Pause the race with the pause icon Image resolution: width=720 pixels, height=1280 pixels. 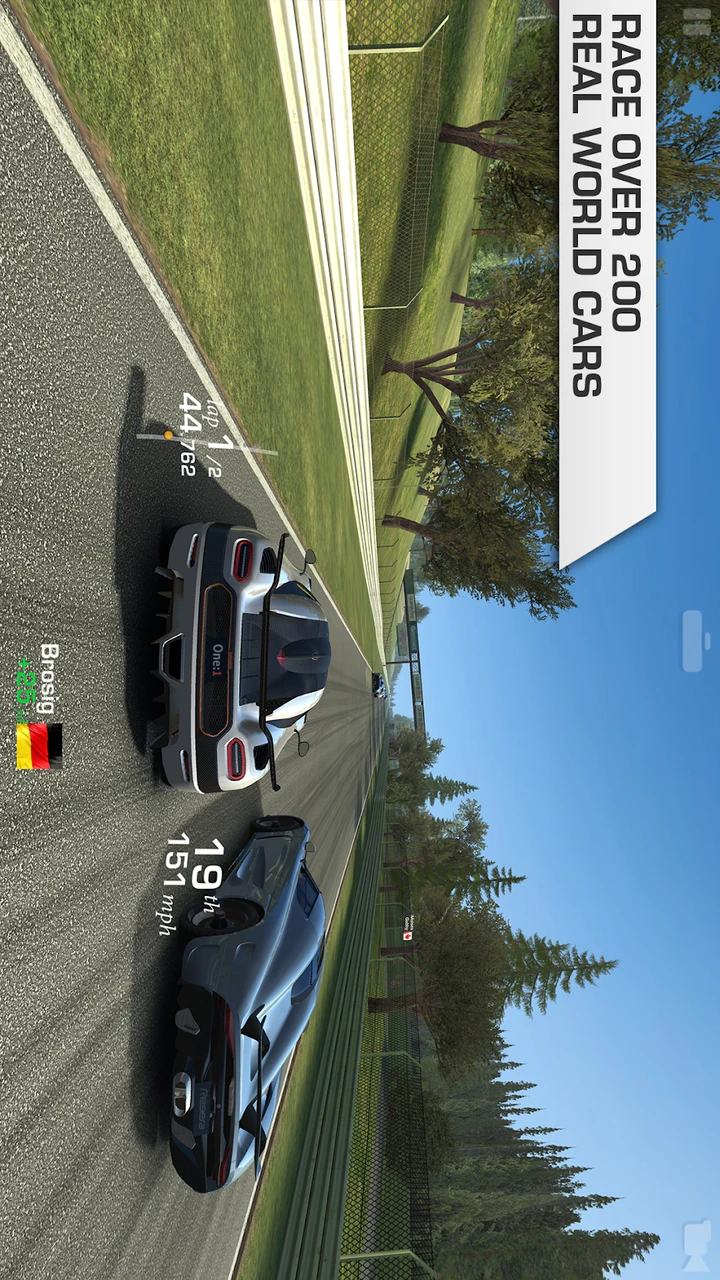(696, 23)
